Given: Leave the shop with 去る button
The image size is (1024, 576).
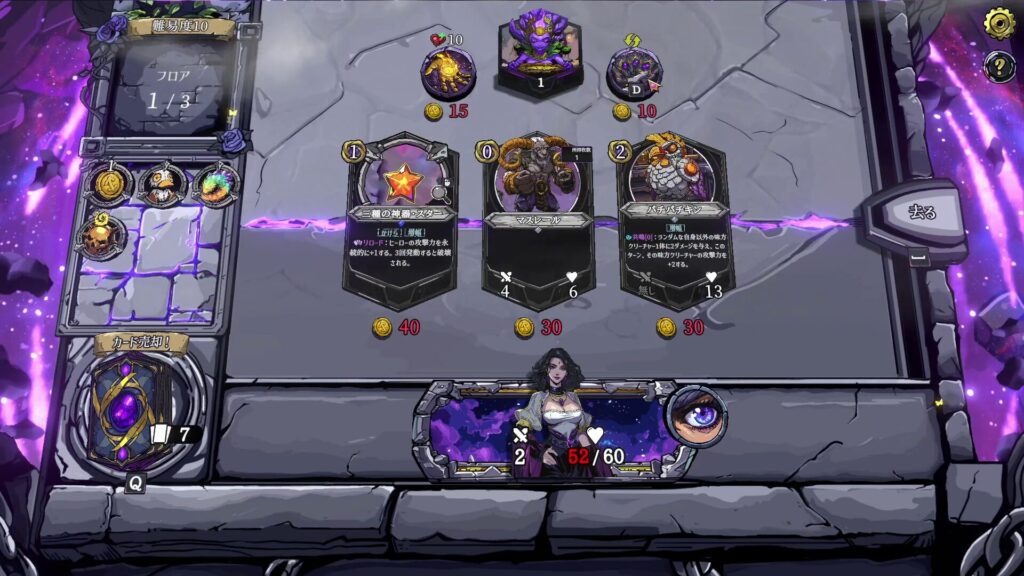Looking at the screenshot, I should click(919, 213).
